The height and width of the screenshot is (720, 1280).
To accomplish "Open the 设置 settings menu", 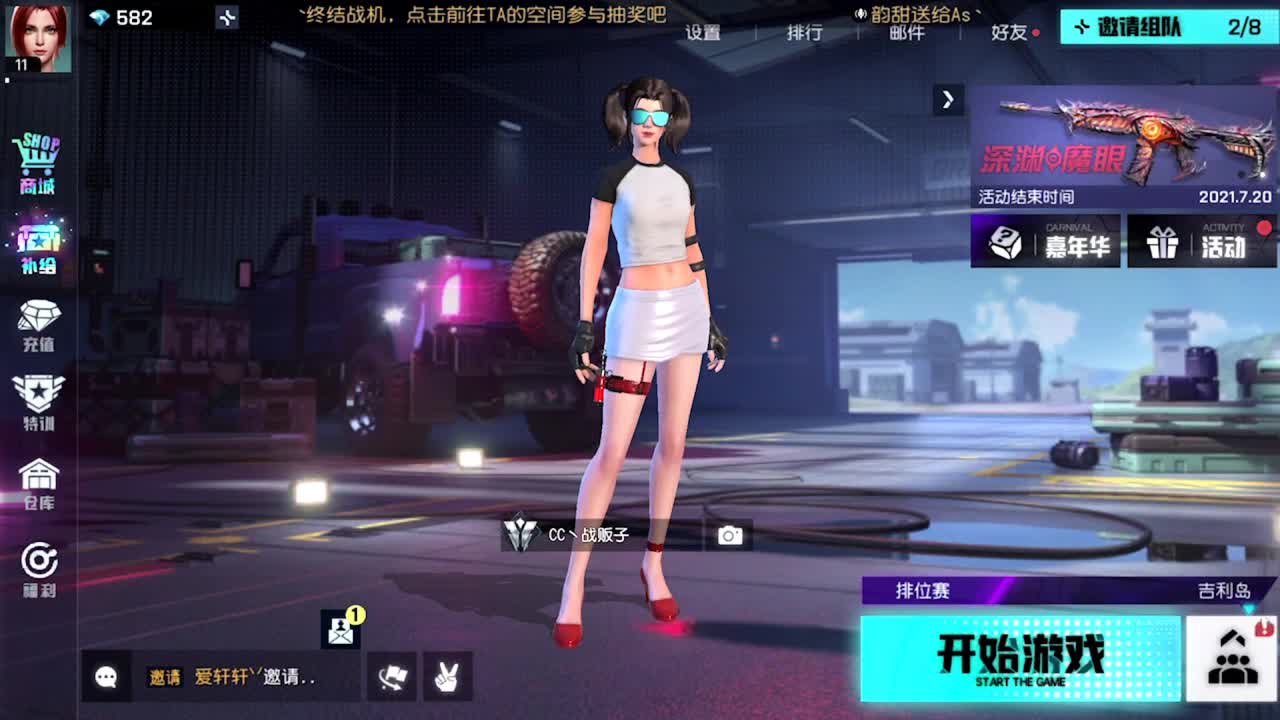I will [706, 32].
